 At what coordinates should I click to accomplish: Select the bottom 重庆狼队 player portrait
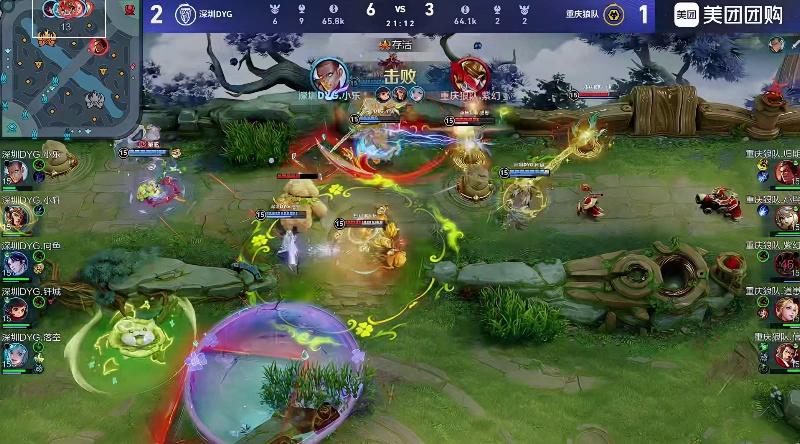[x=785, y=355]
